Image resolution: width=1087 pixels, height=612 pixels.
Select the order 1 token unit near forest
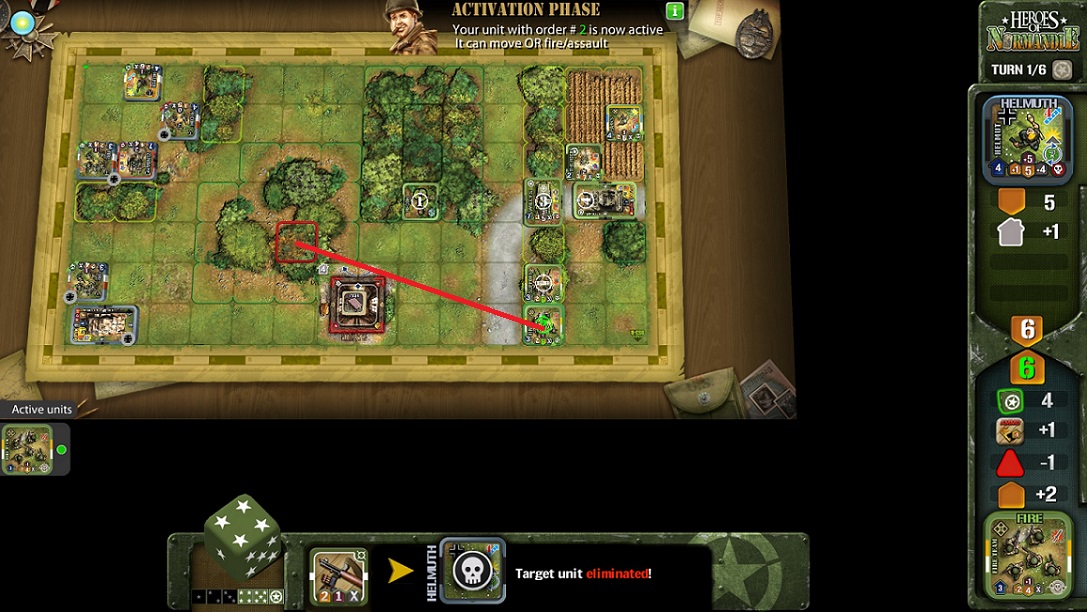(x=420, y=201)
